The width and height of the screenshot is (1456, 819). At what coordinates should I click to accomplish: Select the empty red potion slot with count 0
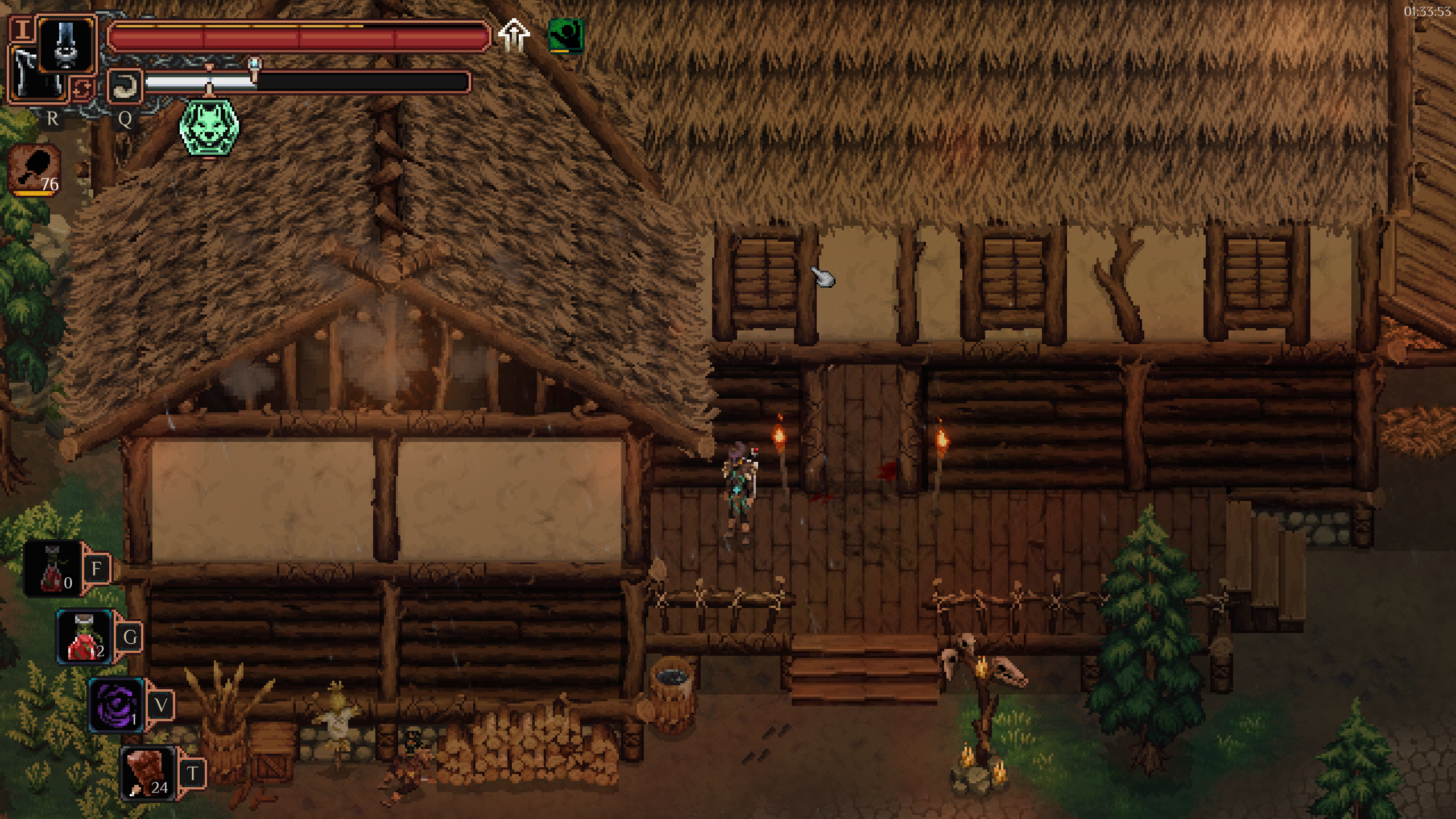[54, 569]
